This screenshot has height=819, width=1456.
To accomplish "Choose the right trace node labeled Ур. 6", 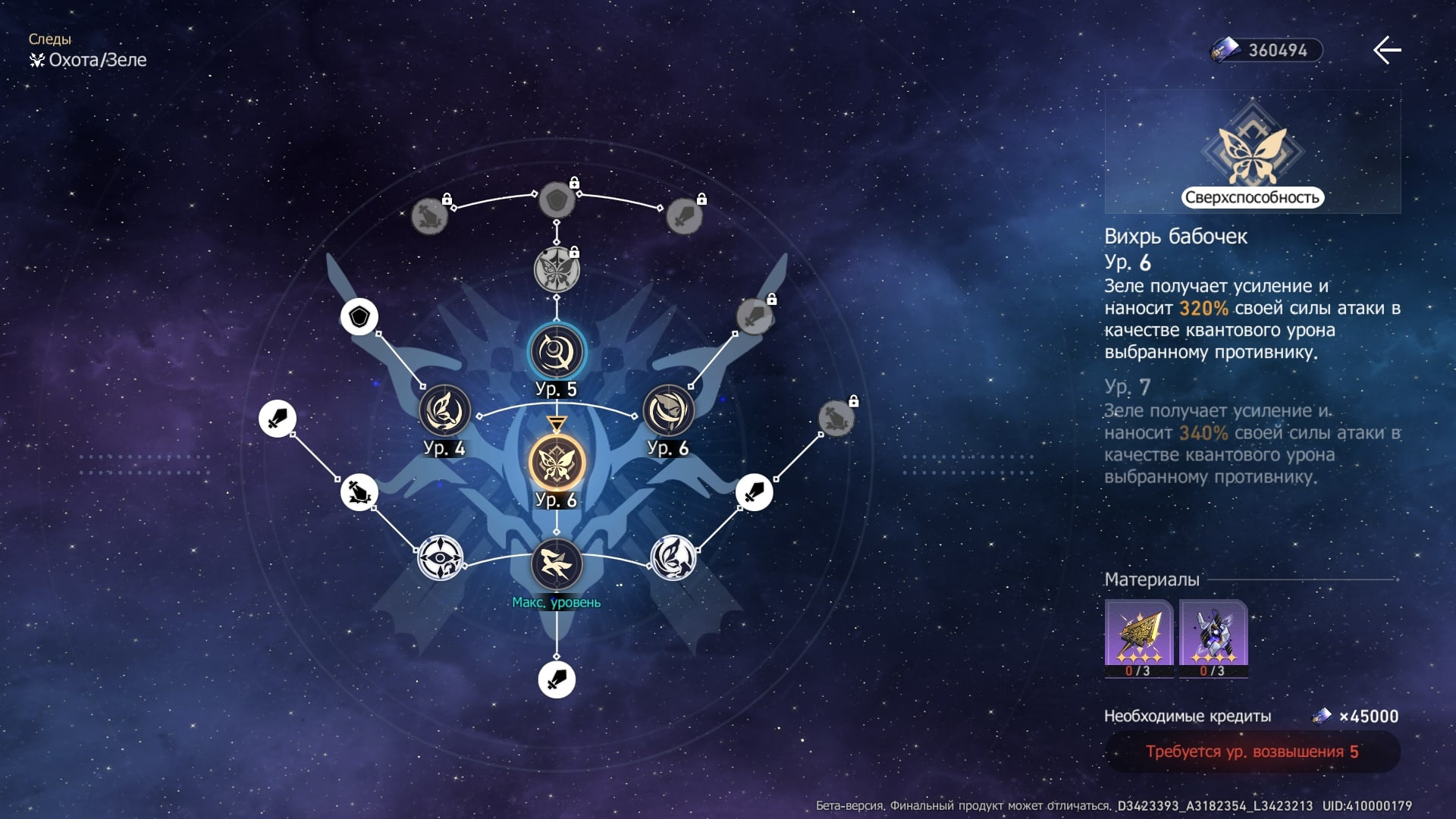I will [x=668, y=410].
